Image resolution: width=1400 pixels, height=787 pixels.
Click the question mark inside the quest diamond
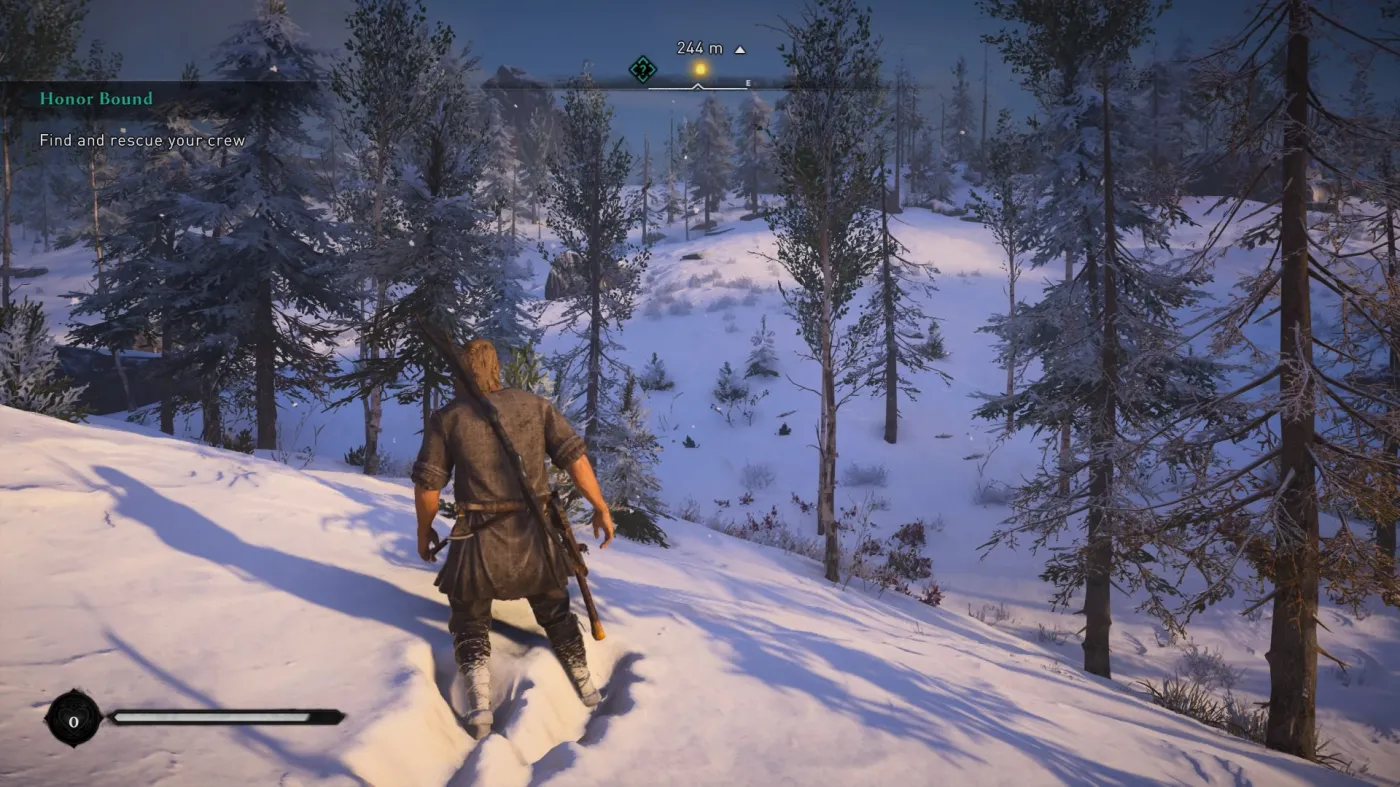(643, 68)
